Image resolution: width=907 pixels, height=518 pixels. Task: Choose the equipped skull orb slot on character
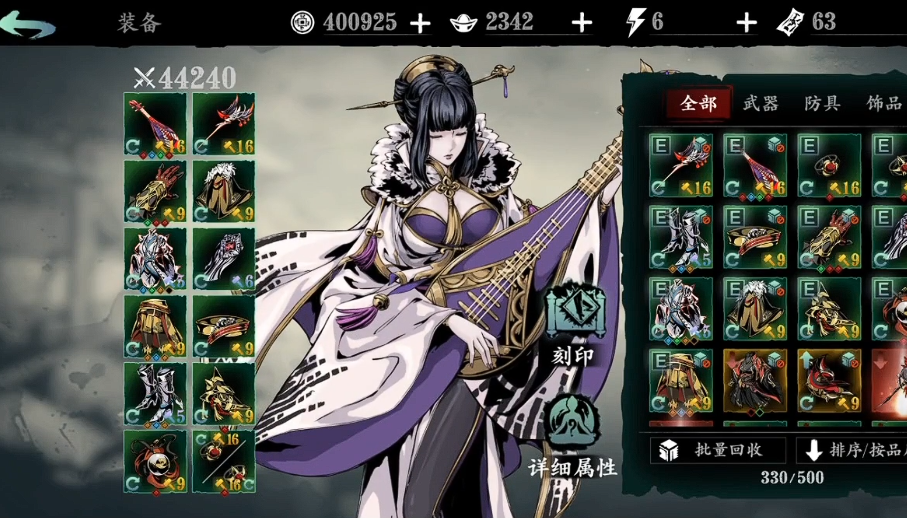pos(155,461)
